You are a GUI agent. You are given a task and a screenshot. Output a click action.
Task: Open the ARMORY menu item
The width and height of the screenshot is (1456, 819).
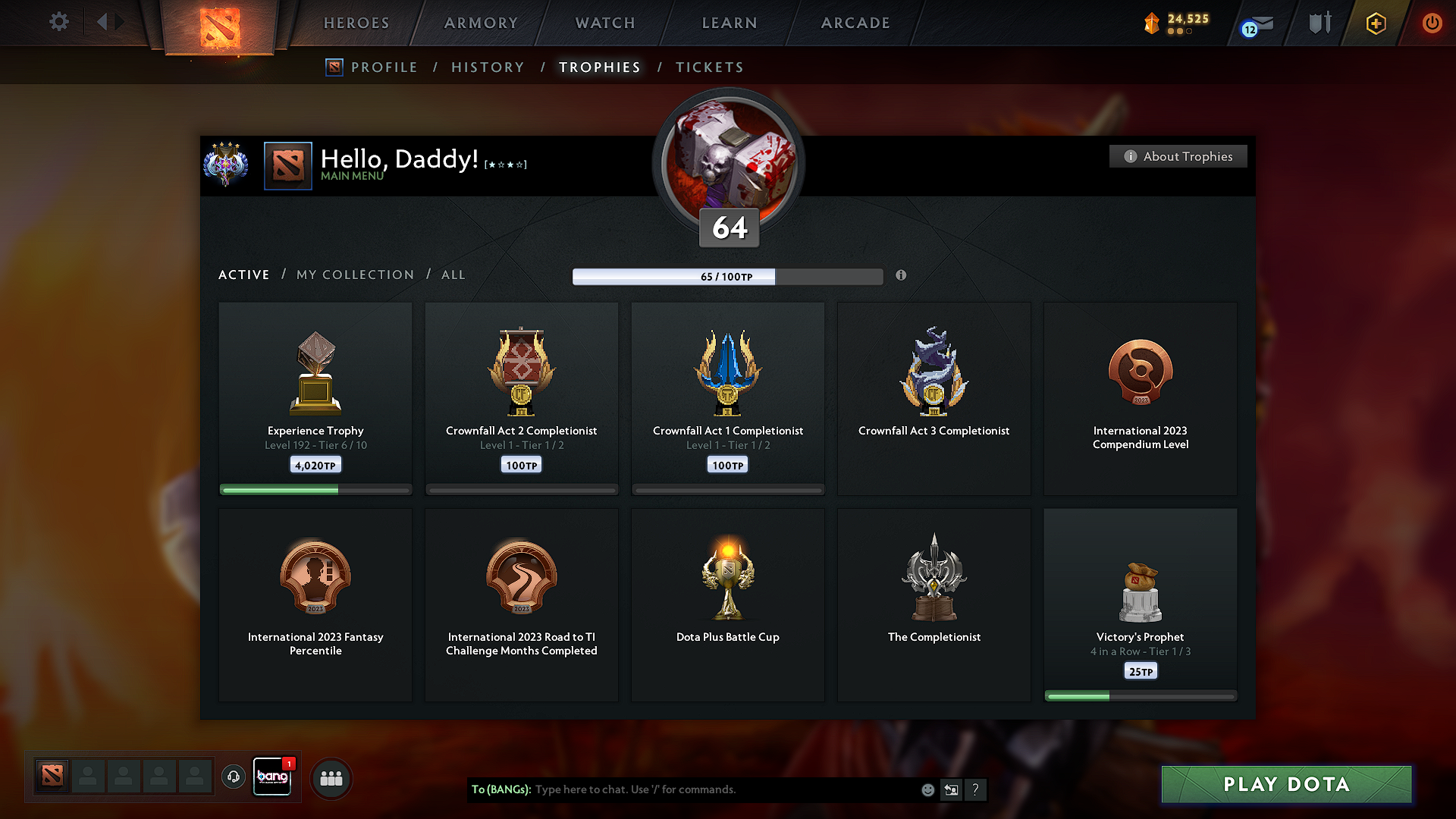tap(480, 23)
